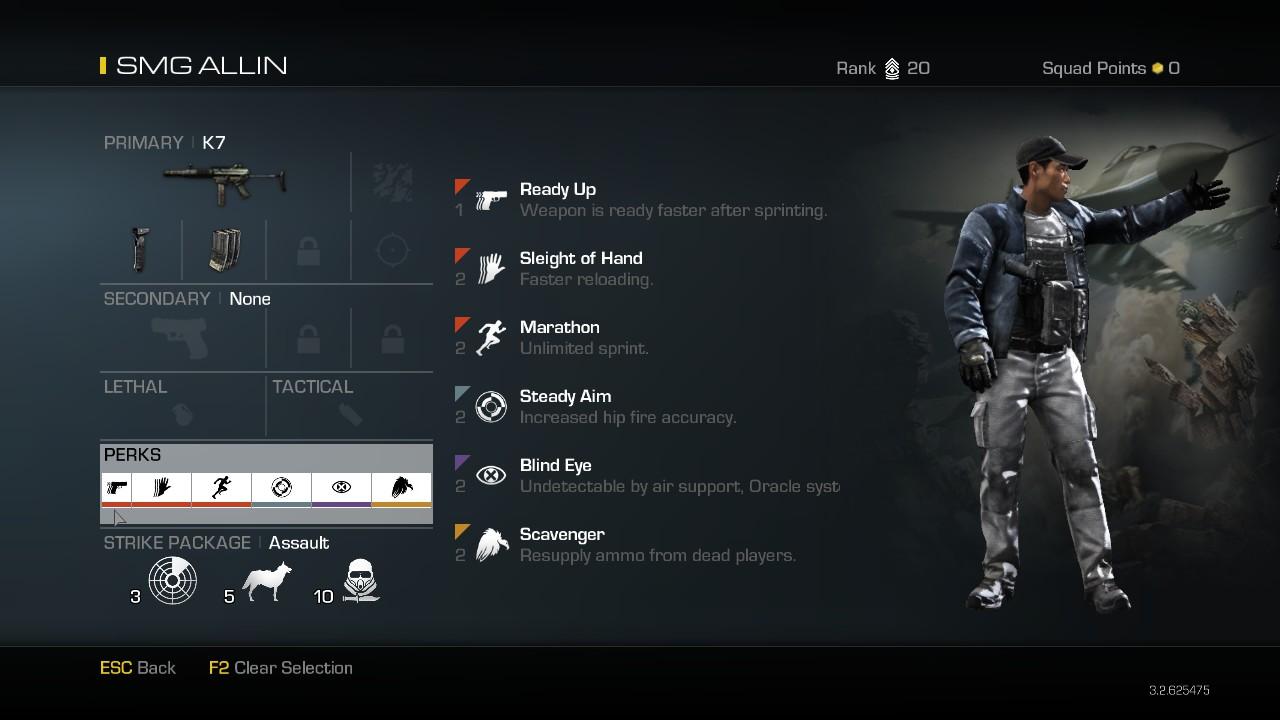Click Clear Selection at the bottom
This screenshot has width=1280, height=720.
coord(281,668)
